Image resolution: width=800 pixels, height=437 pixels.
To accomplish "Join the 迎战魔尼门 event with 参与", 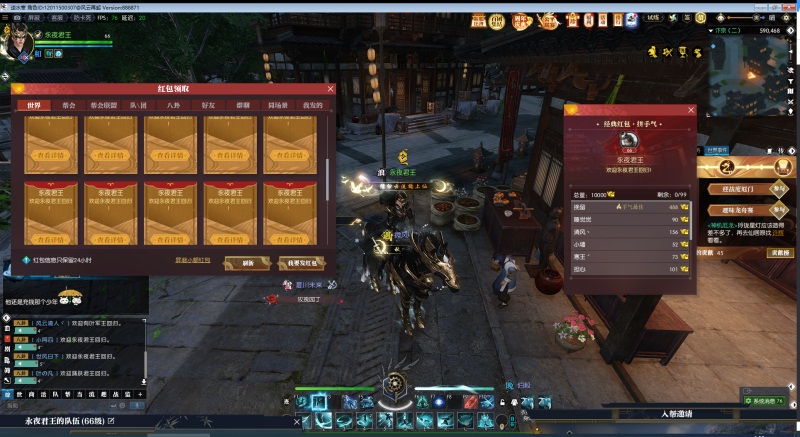I will pyautogui.click(x=778, y=187).
